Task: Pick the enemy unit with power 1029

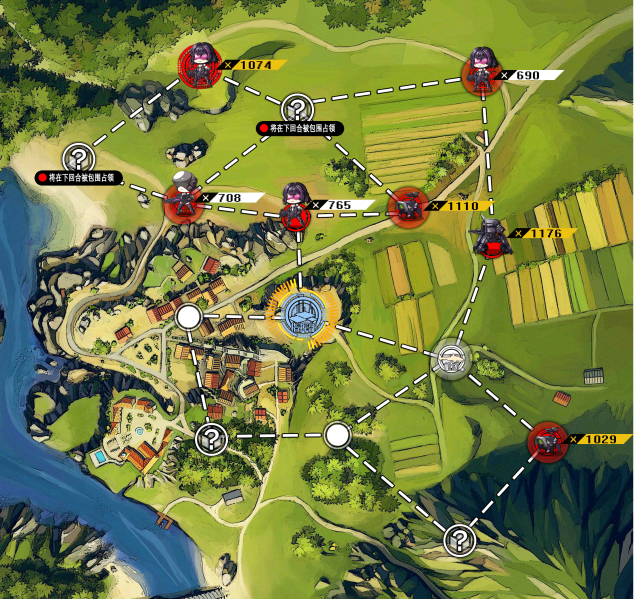Action: point(547,440)
